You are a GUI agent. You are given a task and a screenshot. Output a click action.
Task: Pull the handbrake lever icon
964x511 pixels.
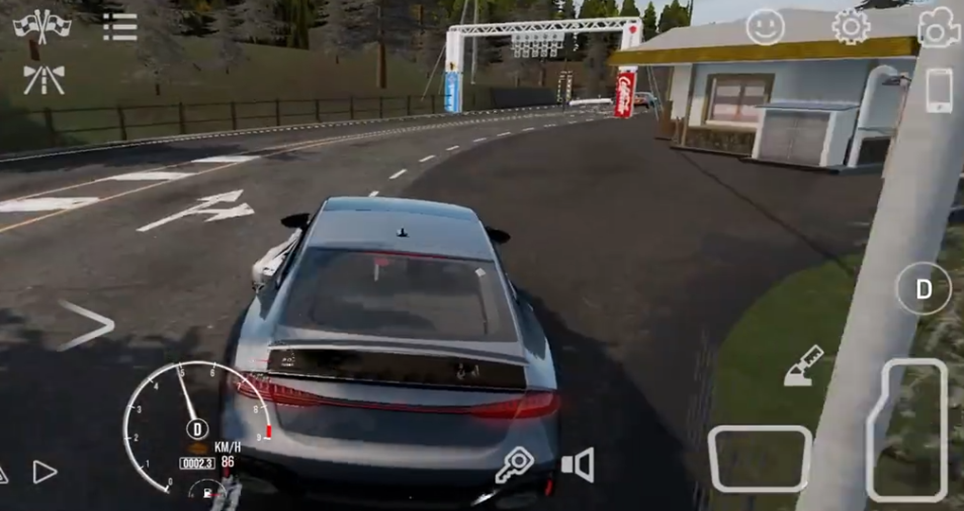click(x=803, y=365)
